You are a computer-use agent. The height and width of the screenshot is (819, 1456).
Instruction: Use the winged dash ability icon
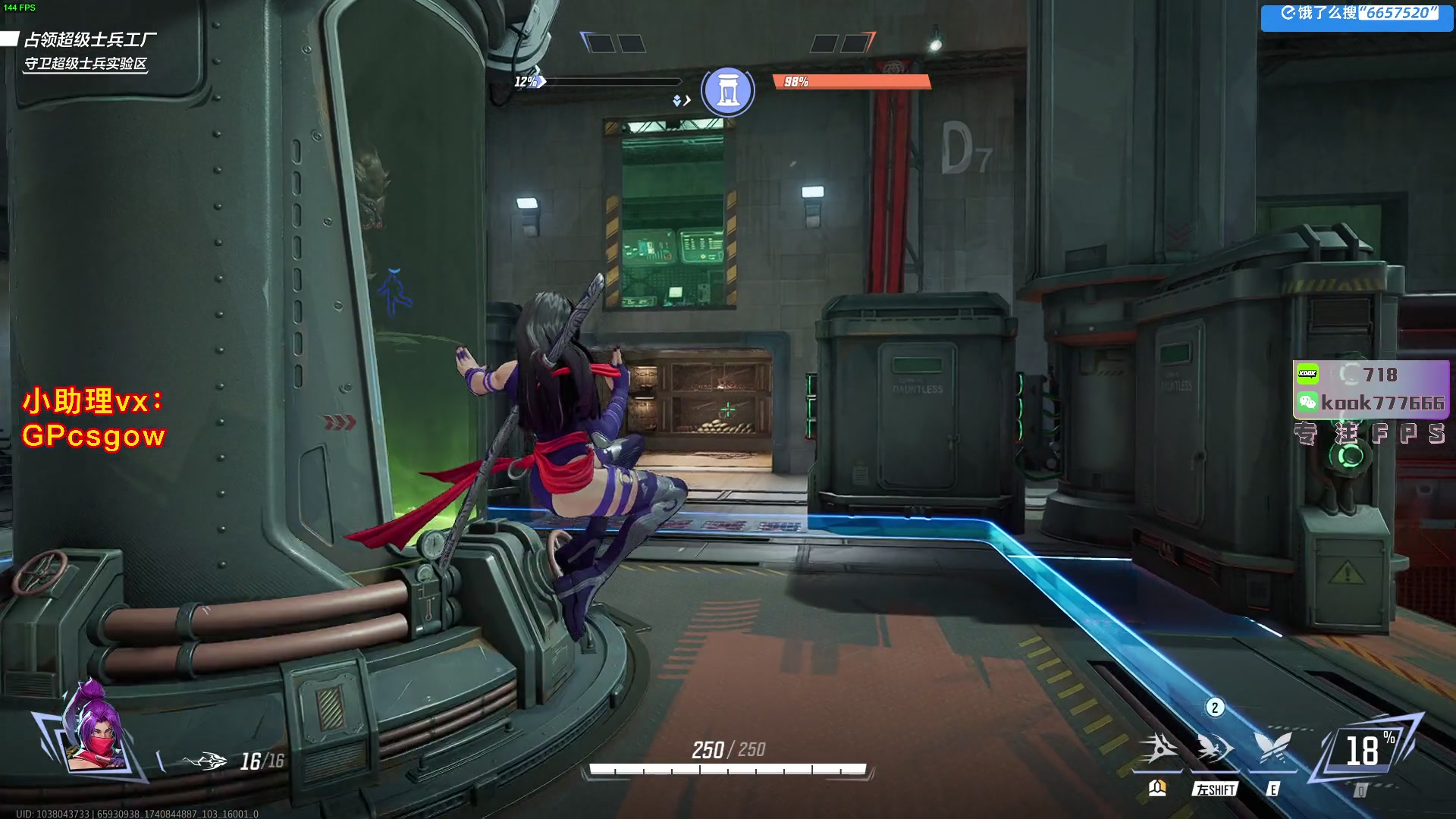point(1215,749)
